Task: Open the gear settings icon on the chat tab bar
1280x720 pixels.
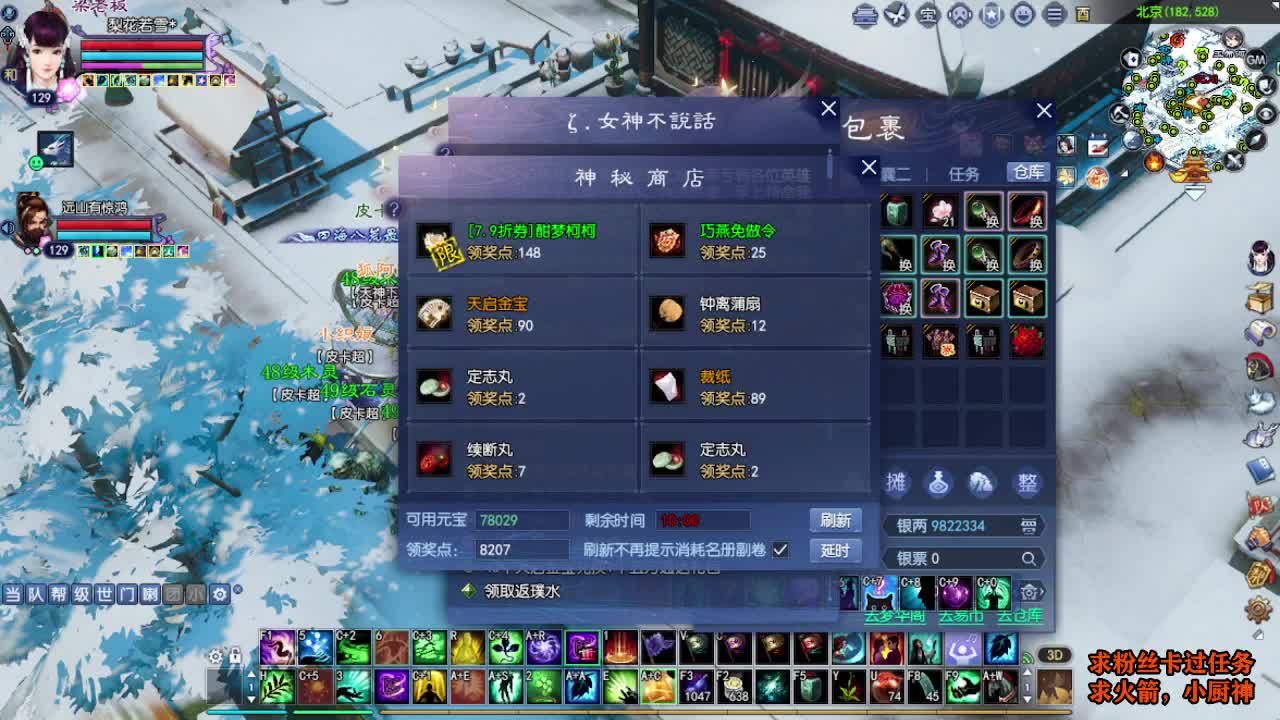Action: pyautogui.click(x=219, y=592)
